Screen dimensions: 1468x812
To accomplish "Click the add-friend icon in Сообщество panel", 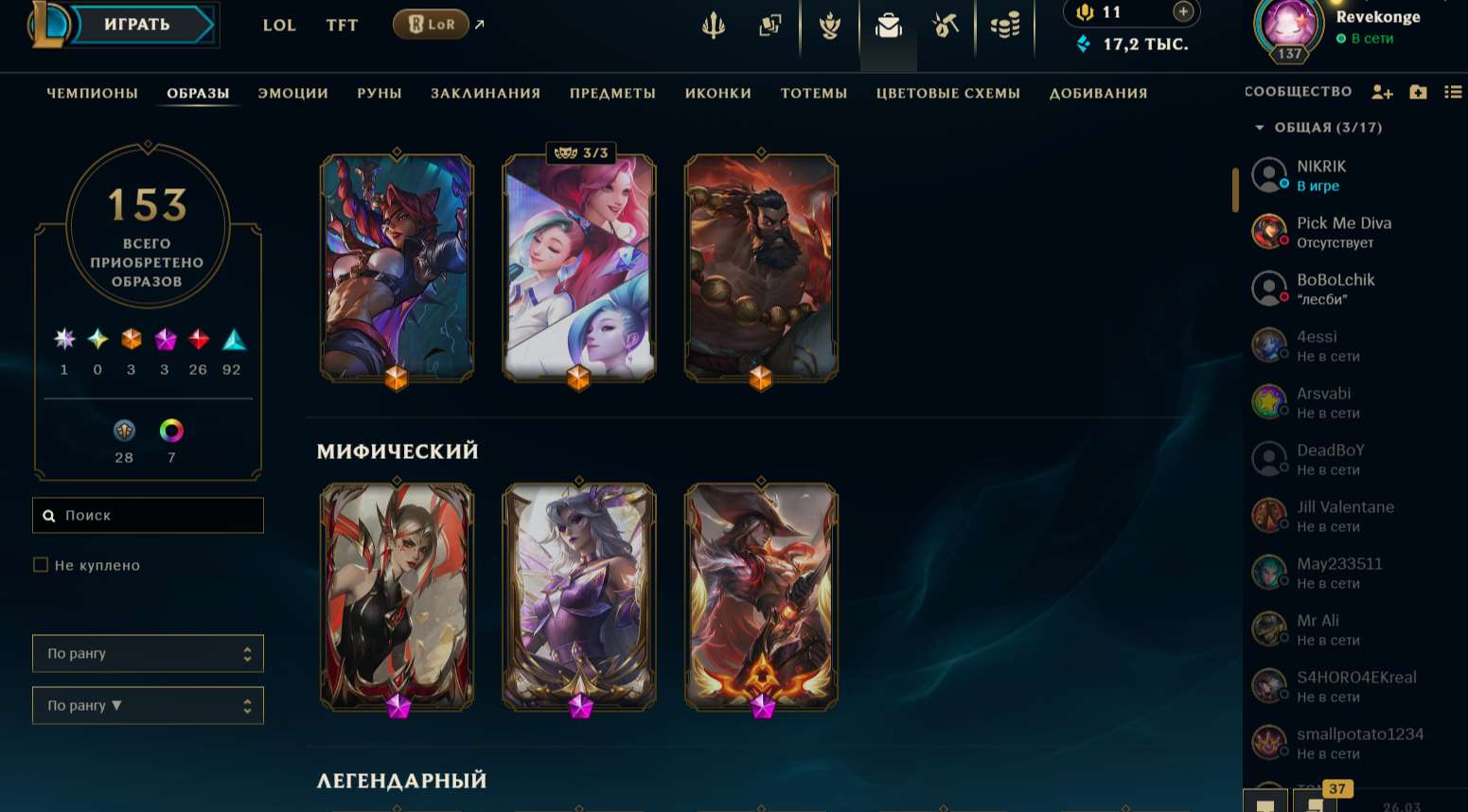I will (x=1383, y=92).
